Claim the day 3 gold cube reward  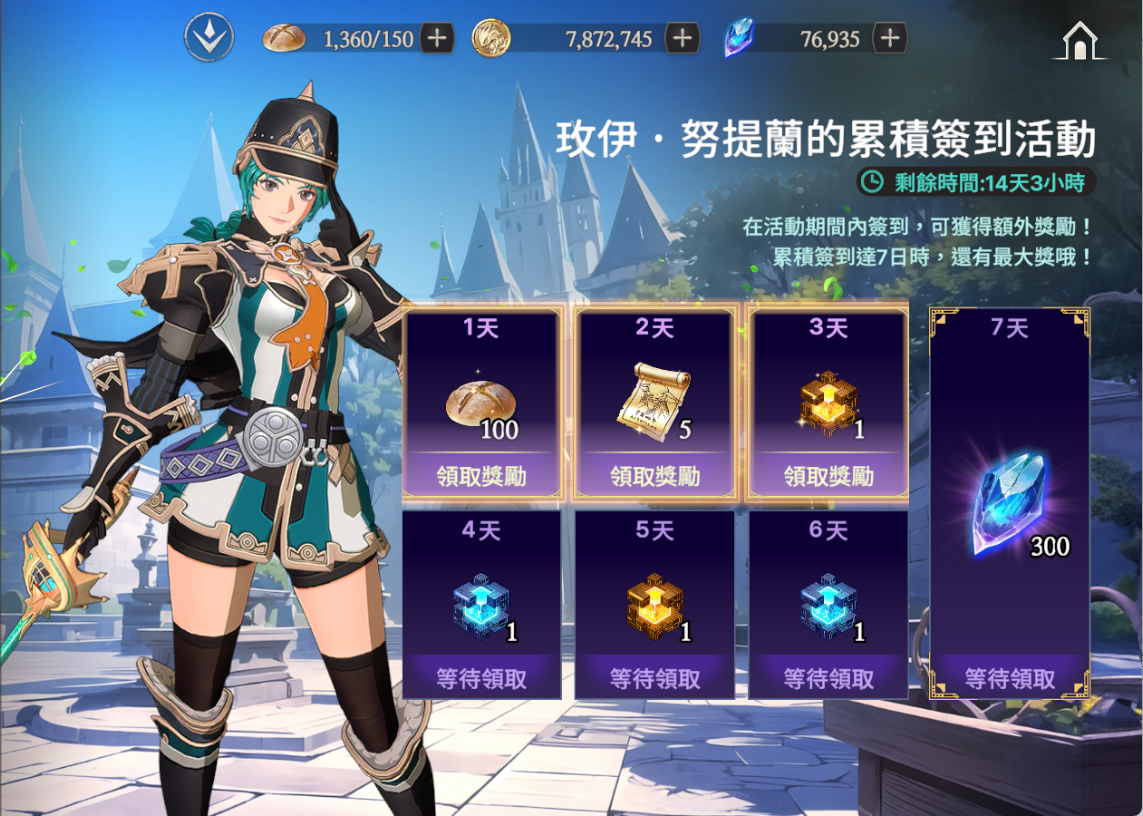click(829, 476)
